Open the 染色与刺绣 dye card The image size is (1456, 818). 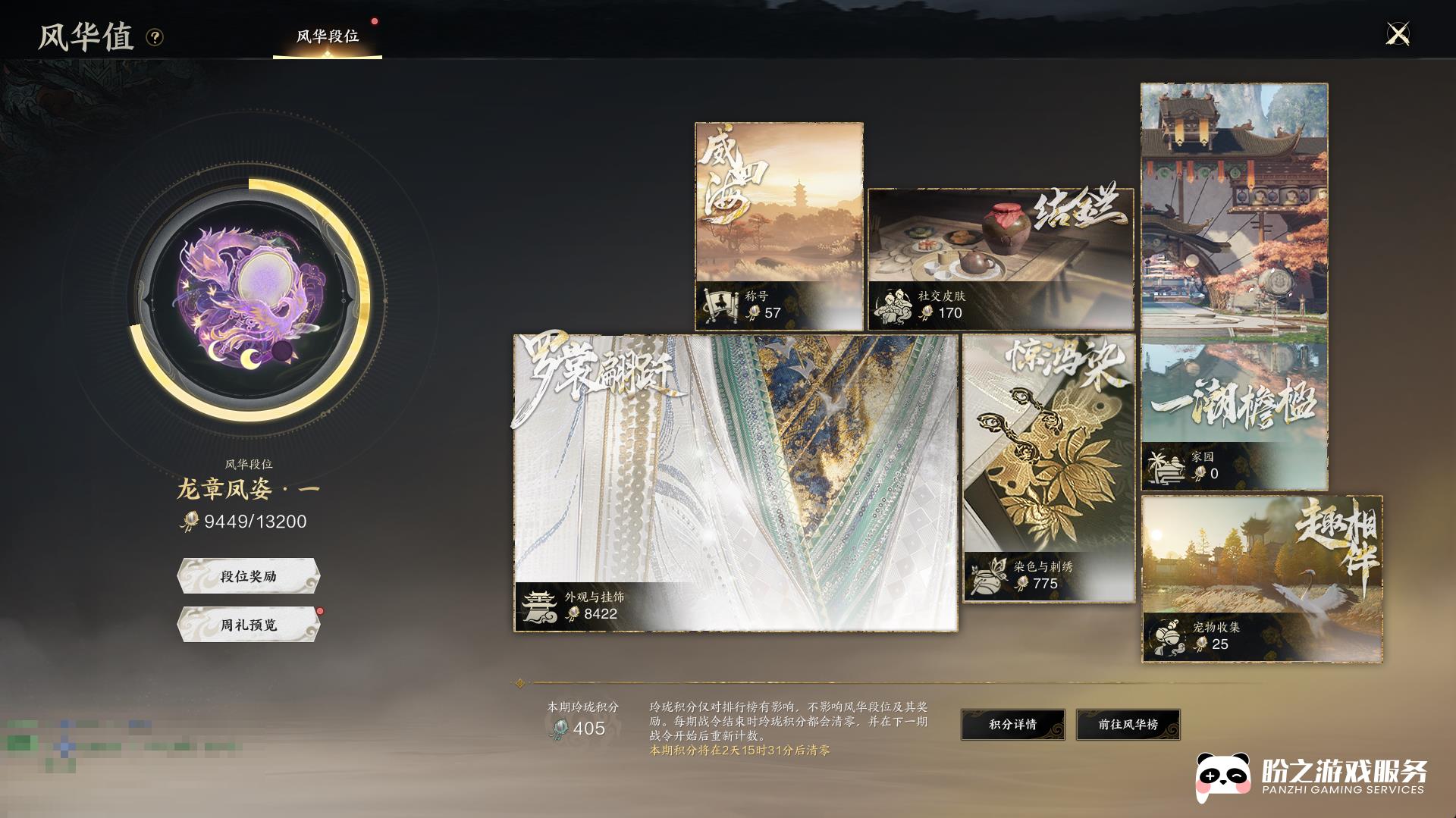click(x=1049, y=469)
